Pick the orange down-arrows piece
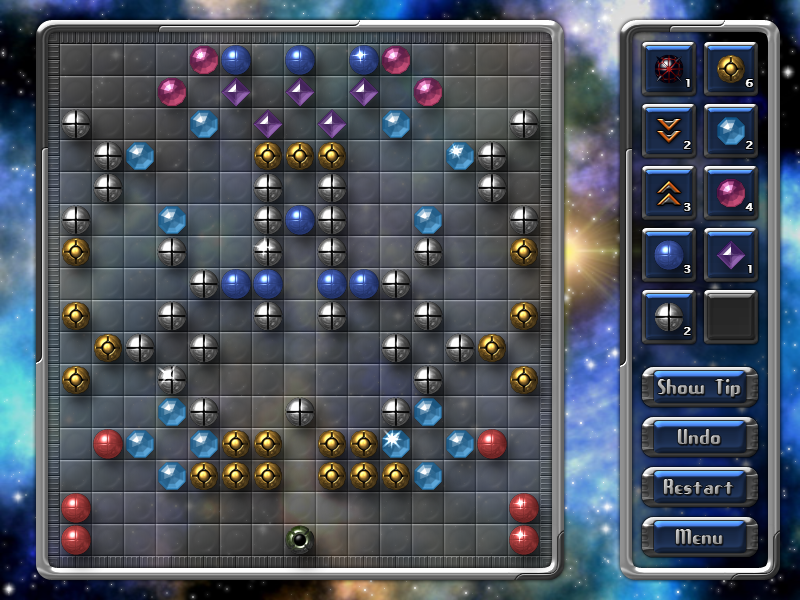The width and height of the screenshot is (800, 600). point(668,130)
